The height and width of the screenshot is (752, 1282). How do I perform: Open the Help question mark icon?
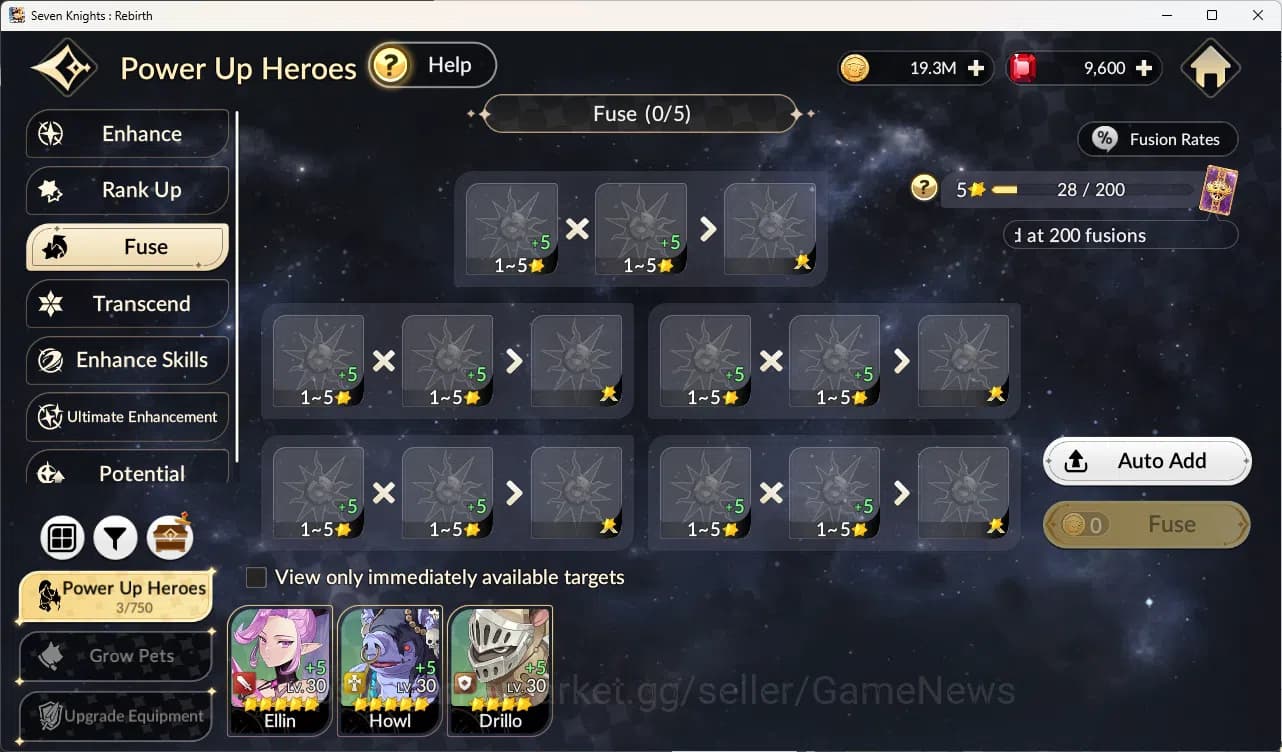(x=390, y=65)
